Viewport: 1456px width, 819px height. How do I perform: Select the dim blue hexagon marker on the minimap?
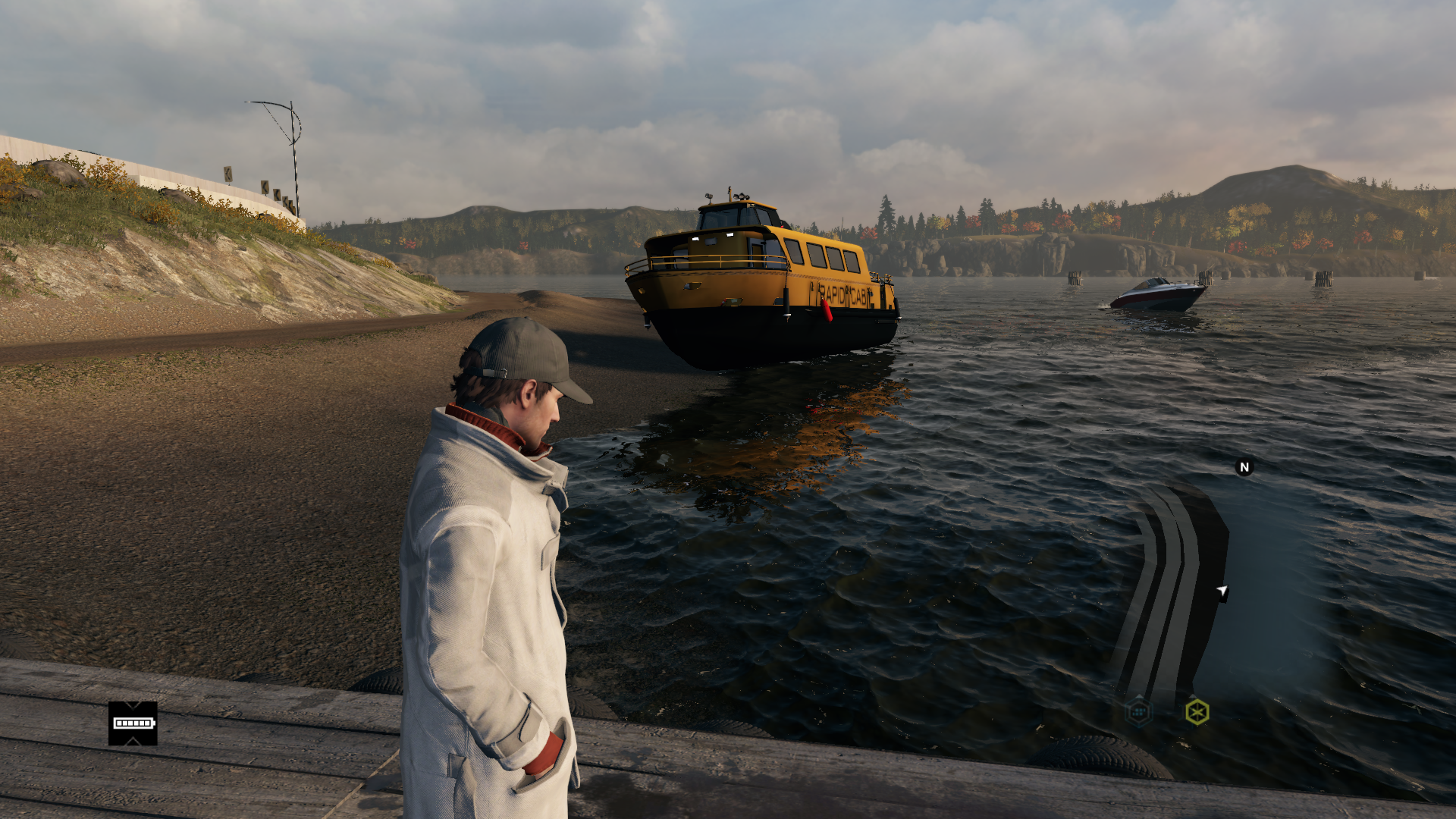(x=1138, y=711)
